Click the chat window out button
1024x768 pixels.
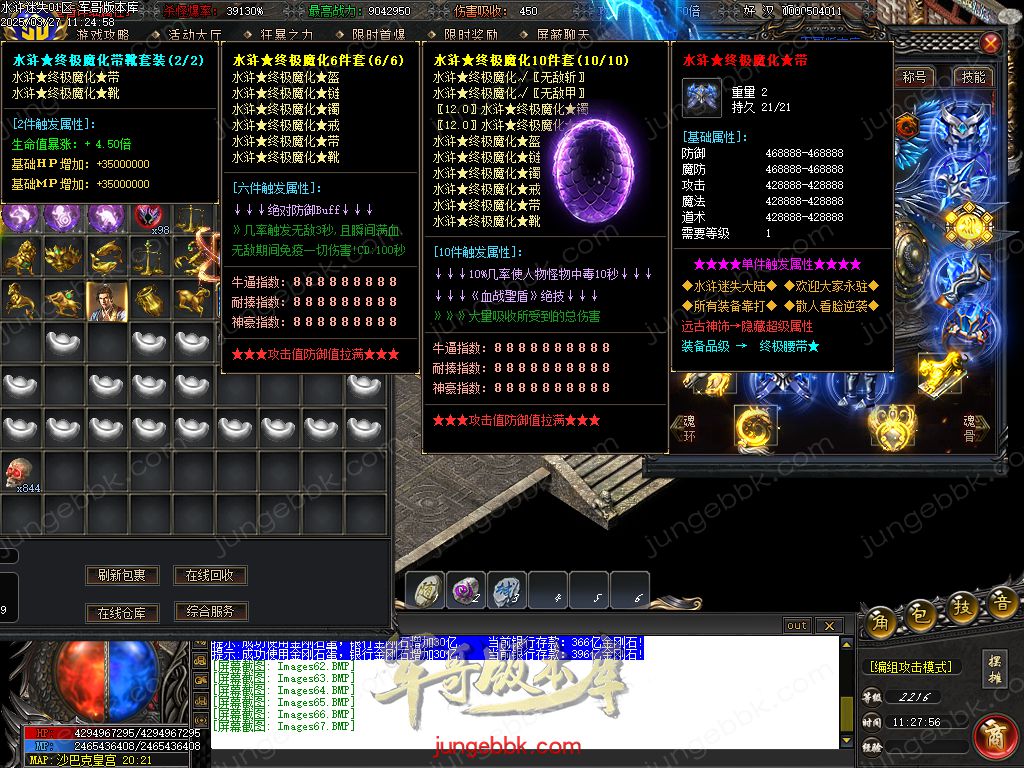(x=797, y=626)
